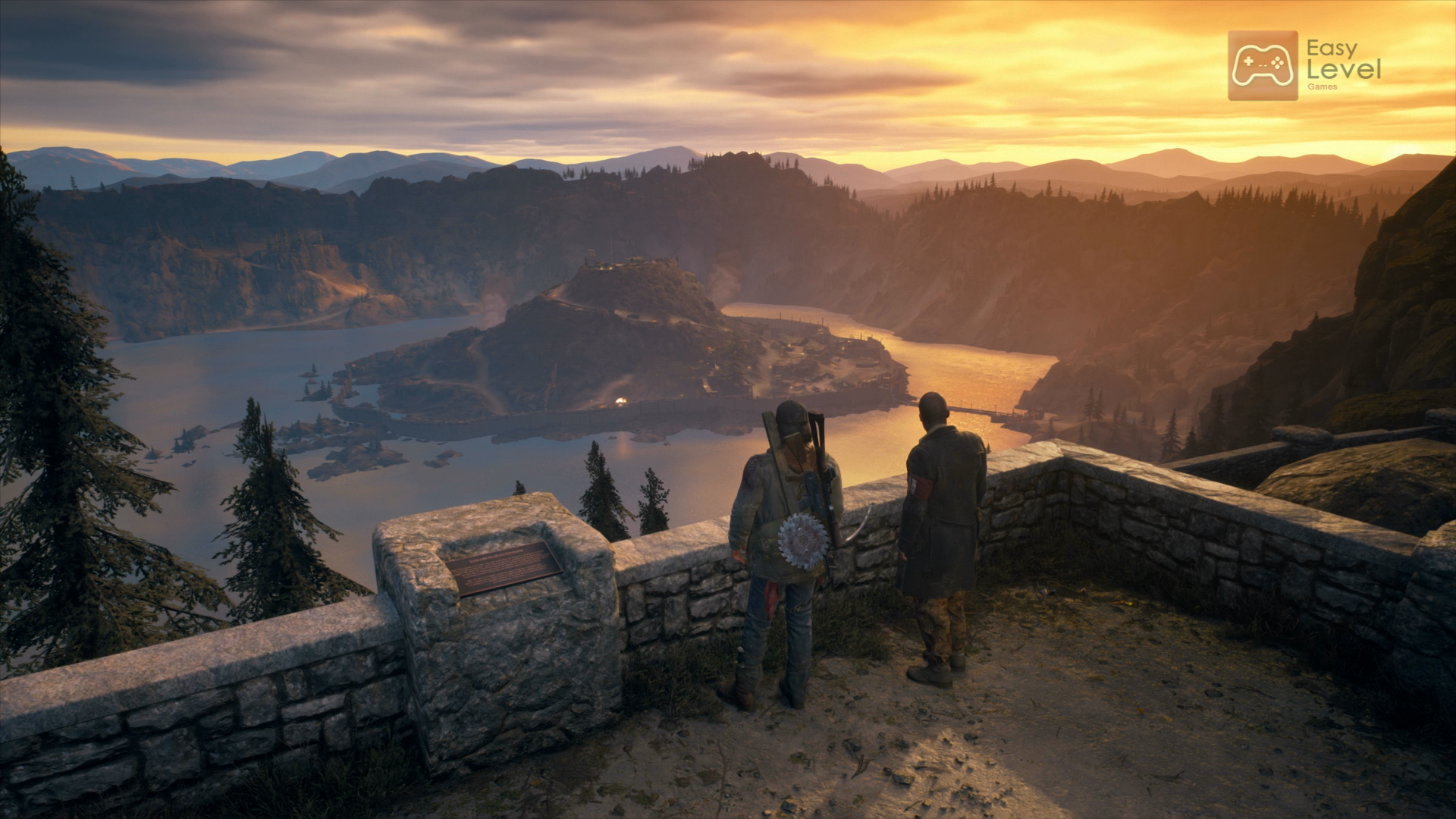Click the Easy Level Games controller logo
The image size is (1456, 819).
pyautogui.click(x=1263, y=65)
